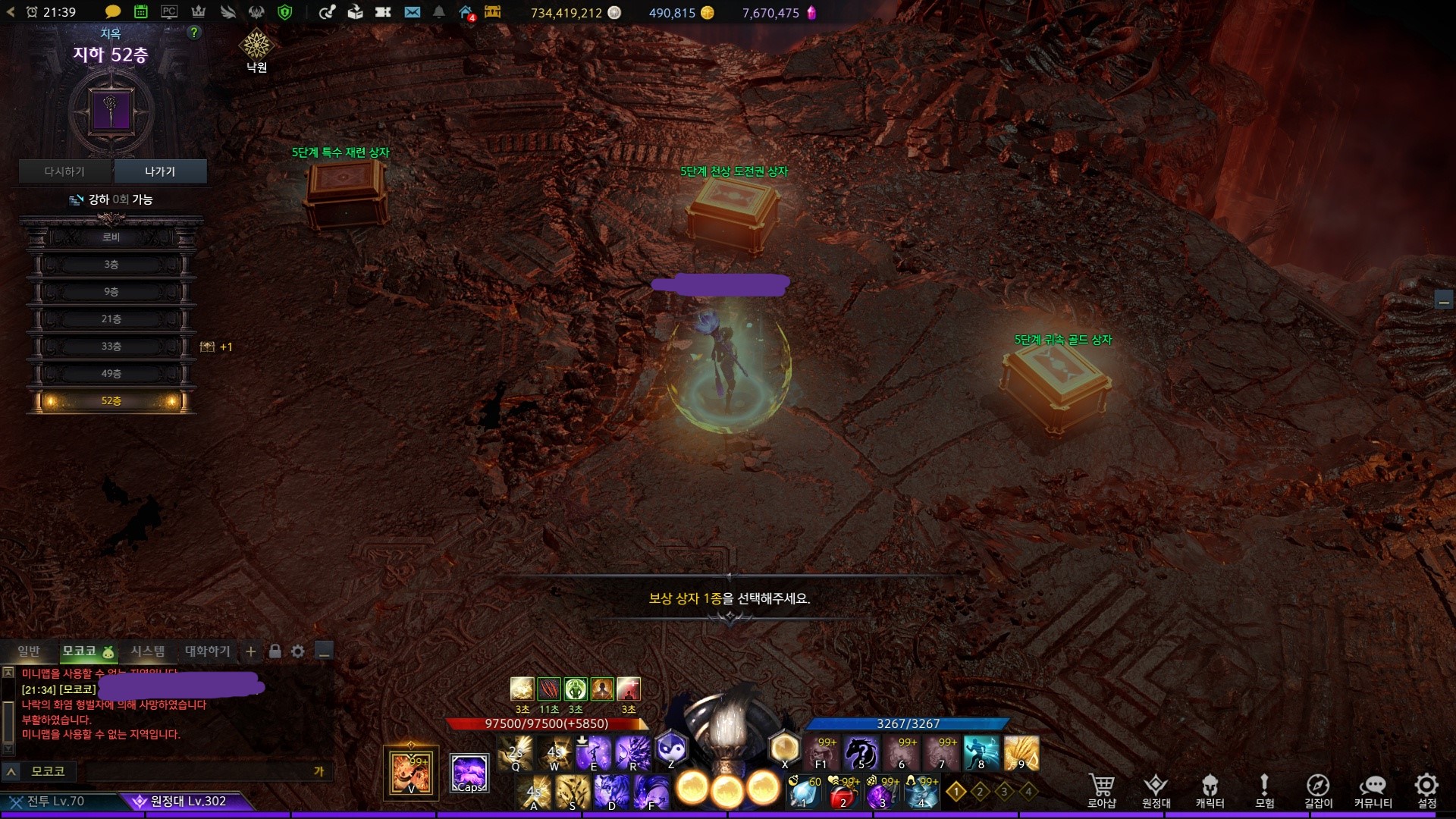Open chat settings gear icon
1456x819 pixels.
pyautogui.click(x=298, y=651)
